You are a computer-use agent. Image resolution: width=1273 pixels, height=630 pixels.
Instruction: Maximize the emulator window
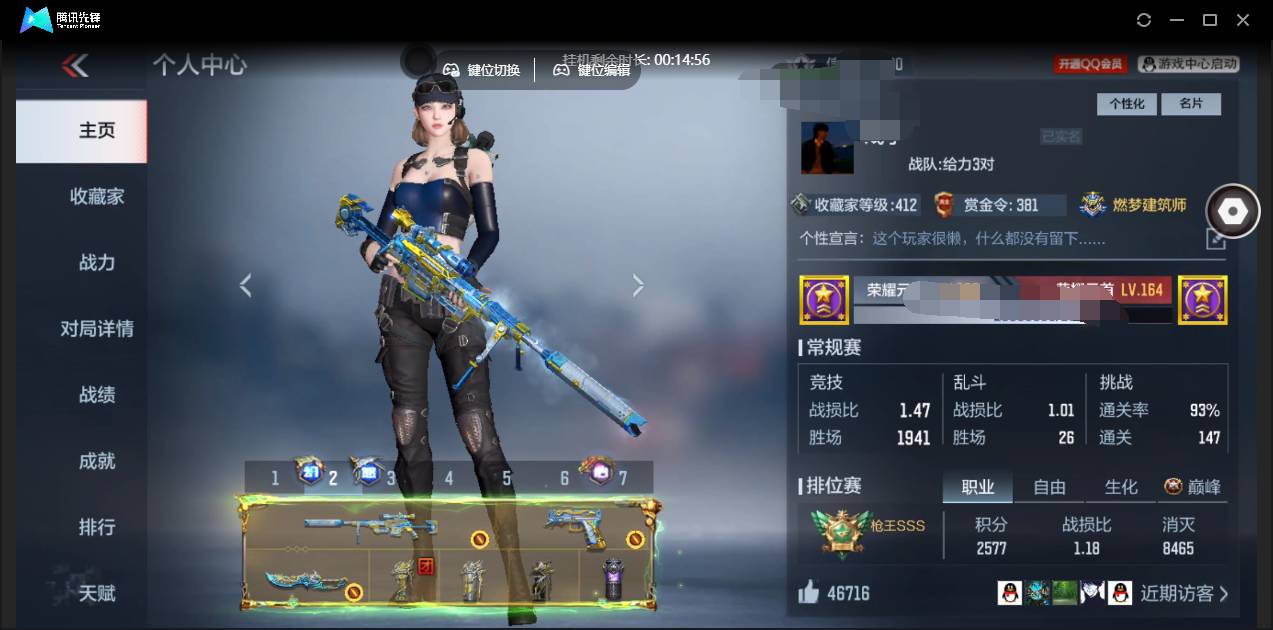[1209, 20]
